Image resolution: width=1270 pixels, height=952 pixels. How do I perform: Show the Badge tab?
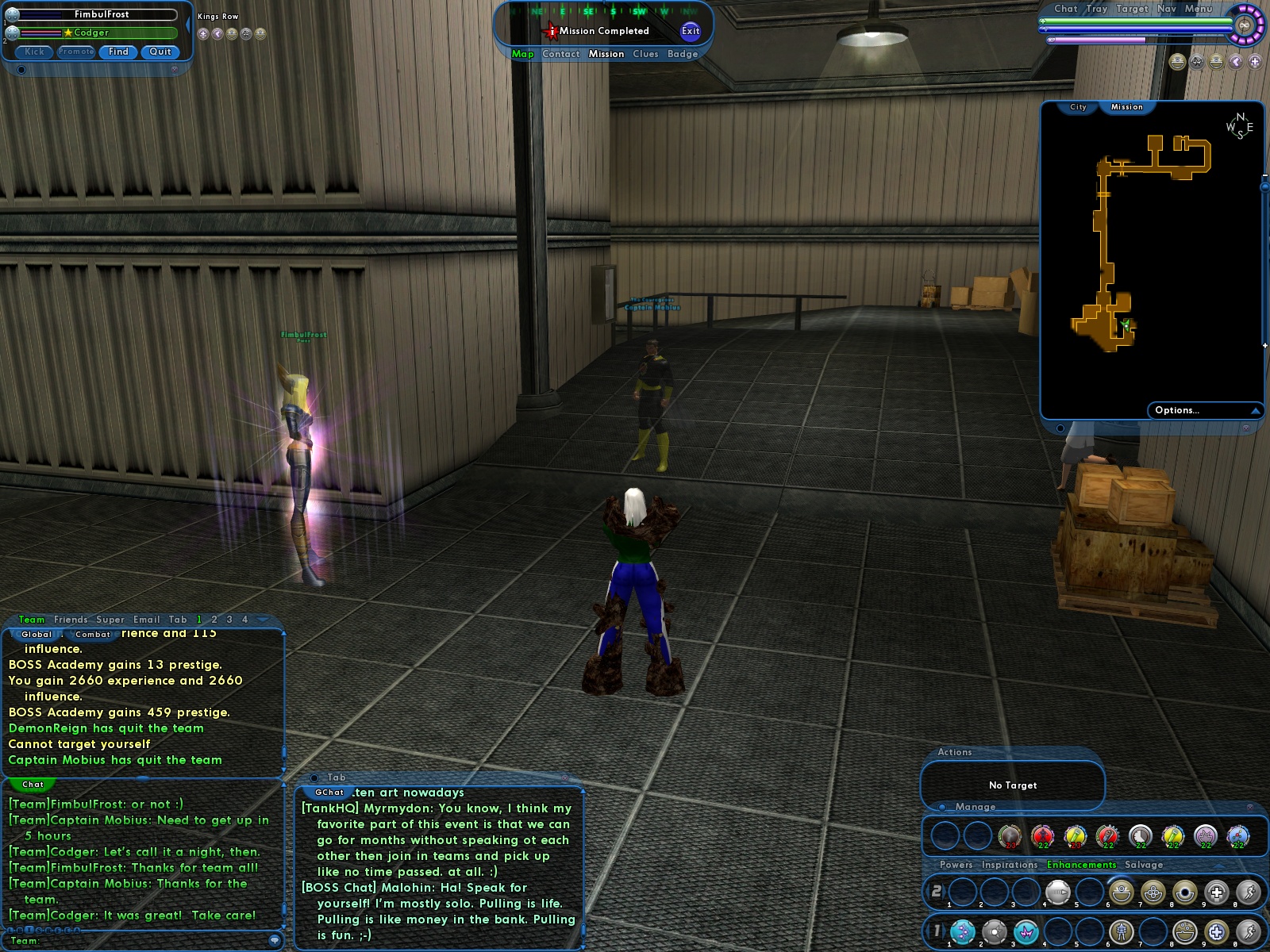pos(683,54)
